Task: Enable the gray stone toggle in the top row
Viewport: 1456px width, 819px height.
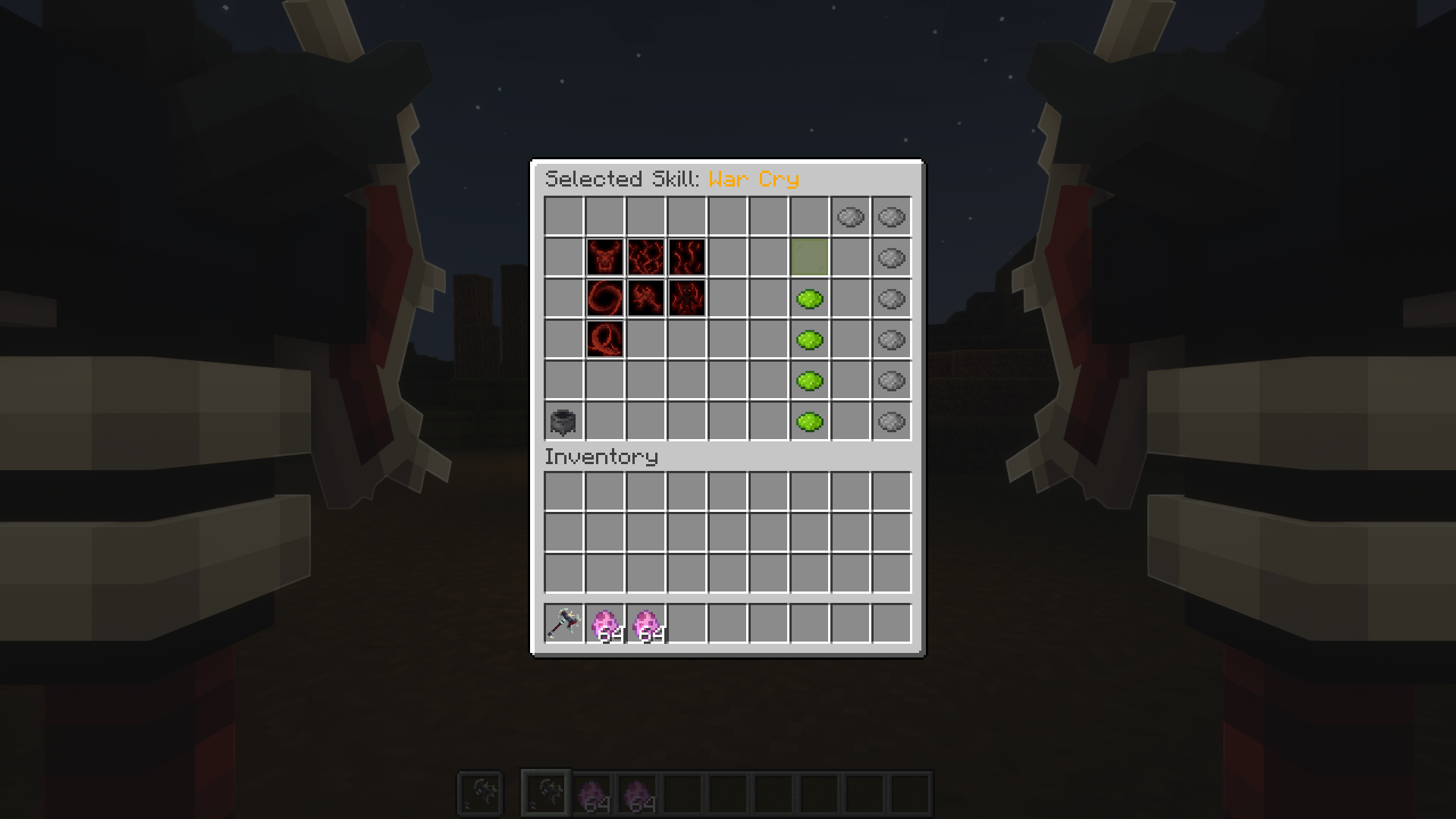Action: [x=850, y=218]
